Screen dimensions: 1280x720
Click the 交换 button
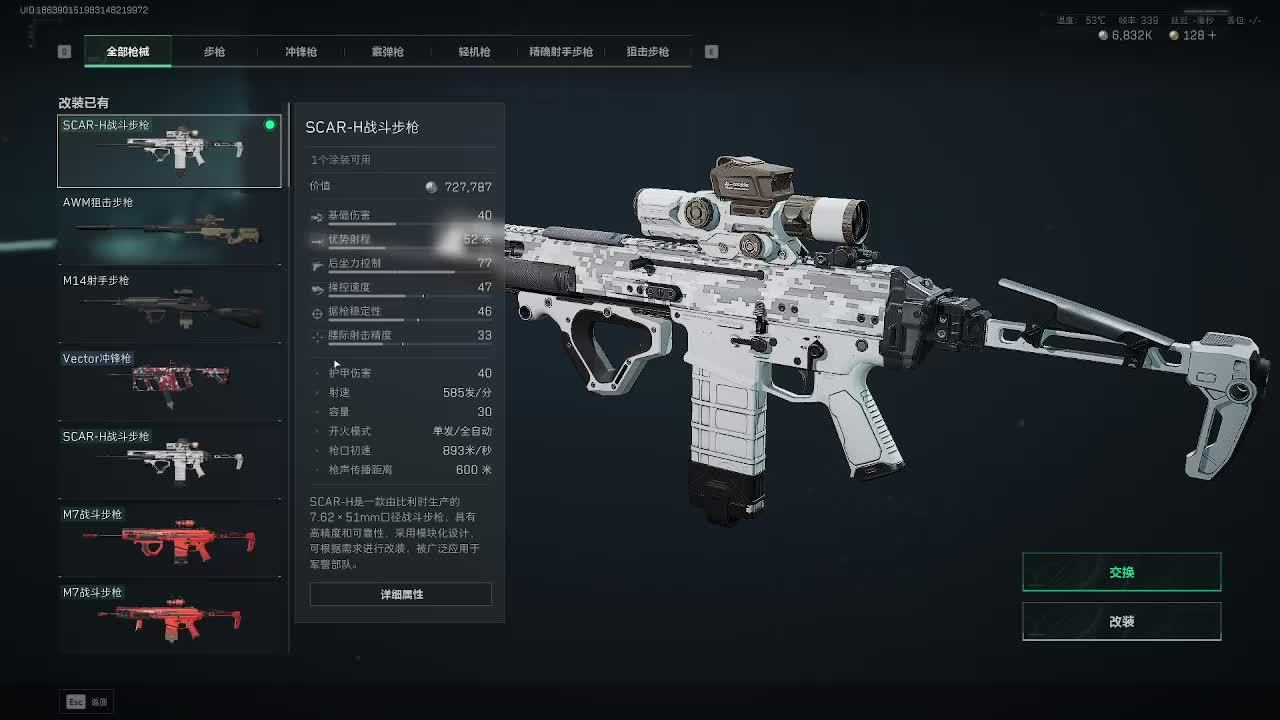(x=1121, y=572)
